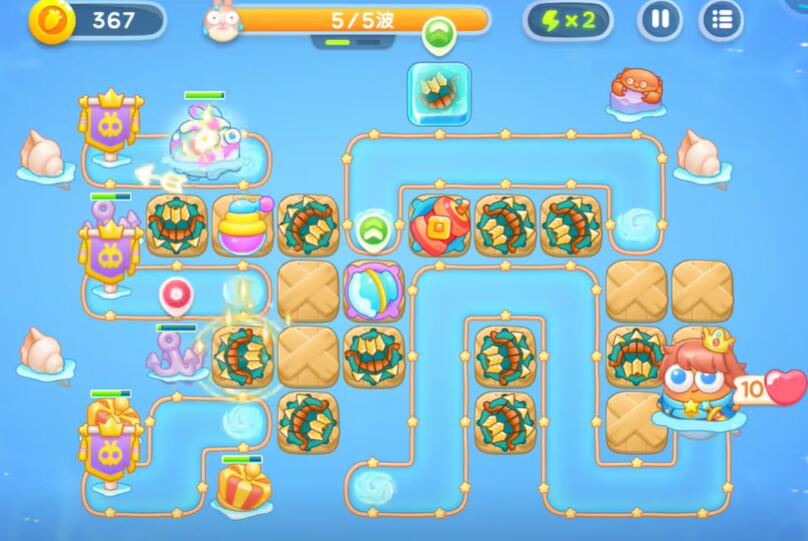Tap the green upgrade arrow above the frozen tower
The height and width of the screenshot is (541, 808).
tap(437, 34)
